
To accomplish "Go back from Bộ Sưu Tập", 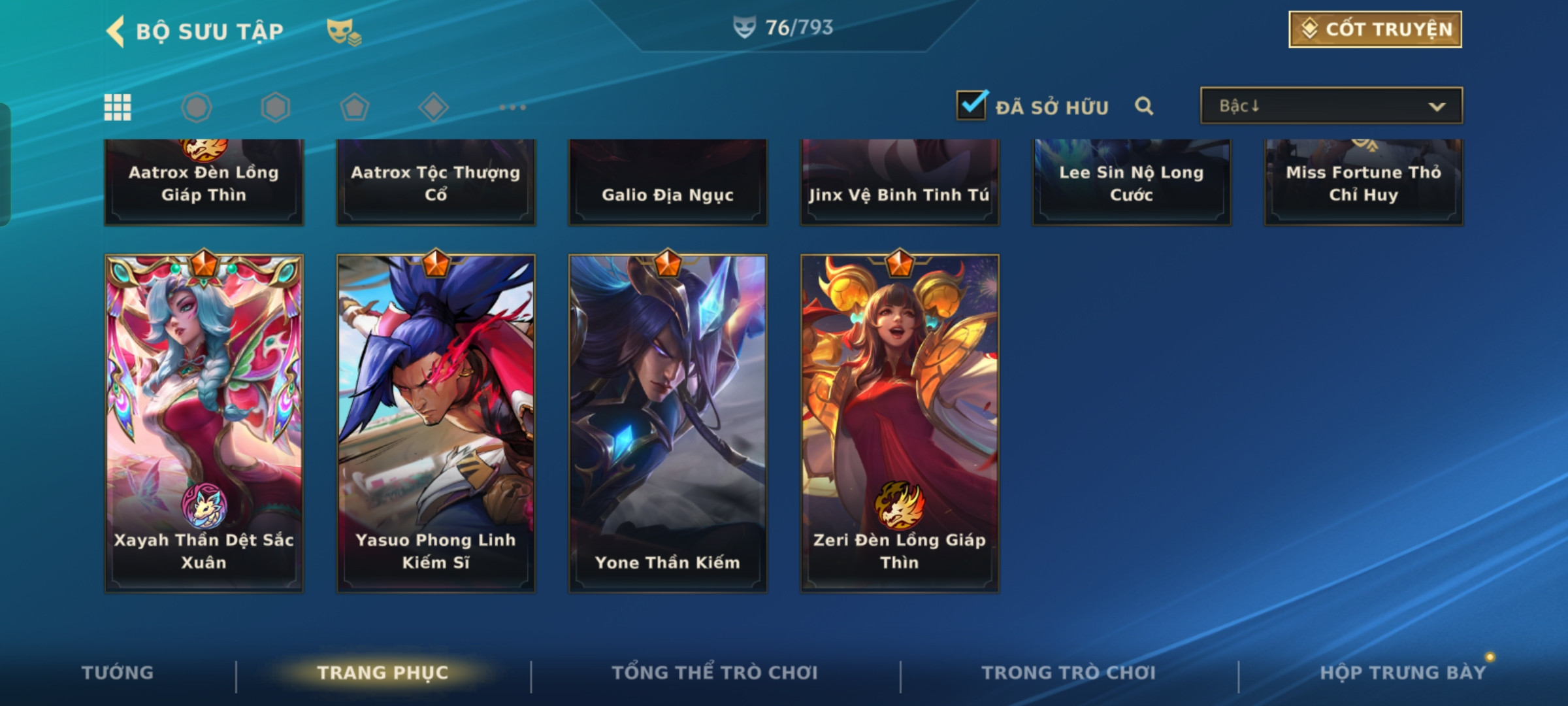I will [116, 31].
